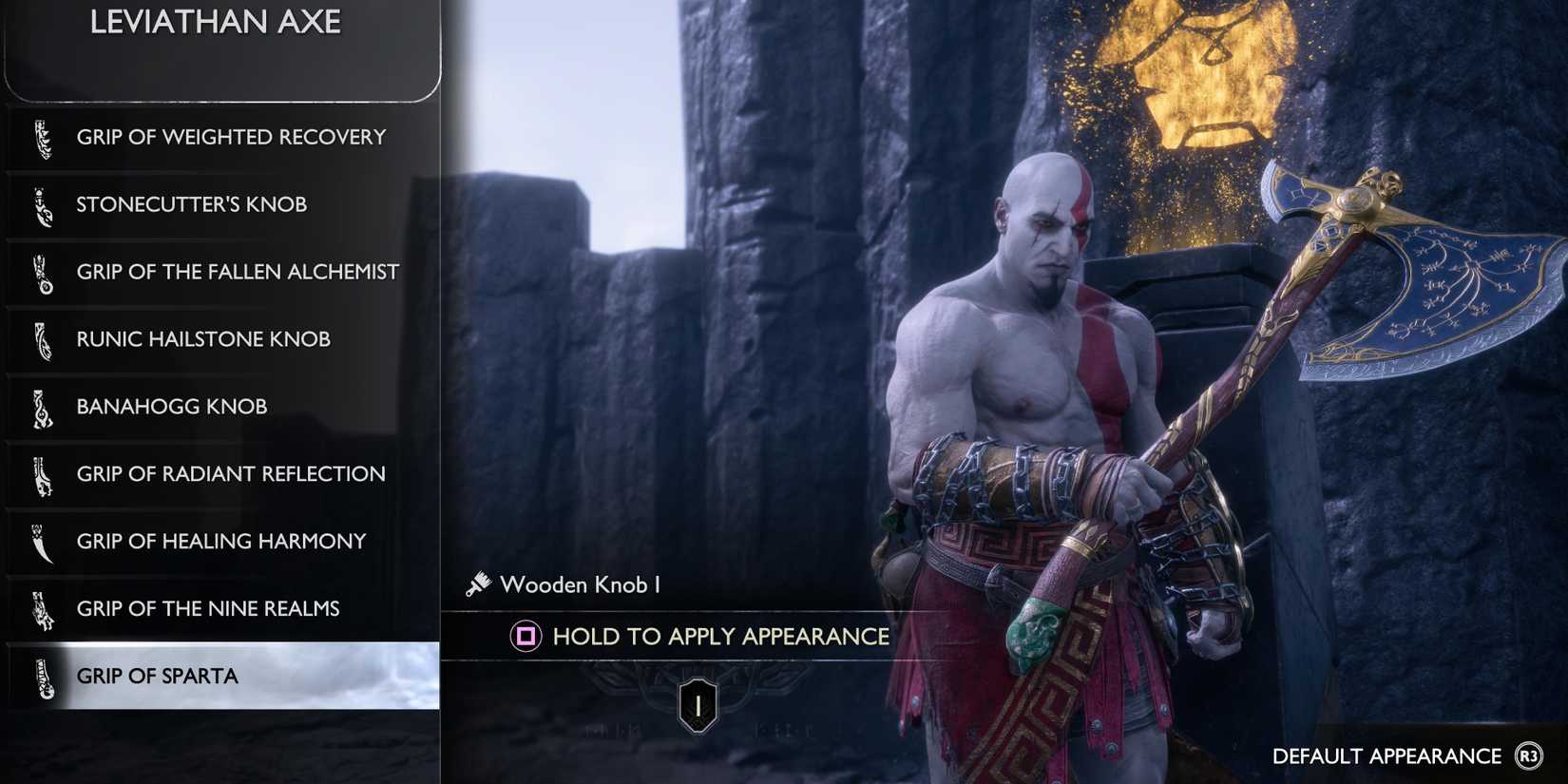Click the Grip of Radiant Reflection icon
This screenshot has width=1568, height=784.
coord(43,474)
